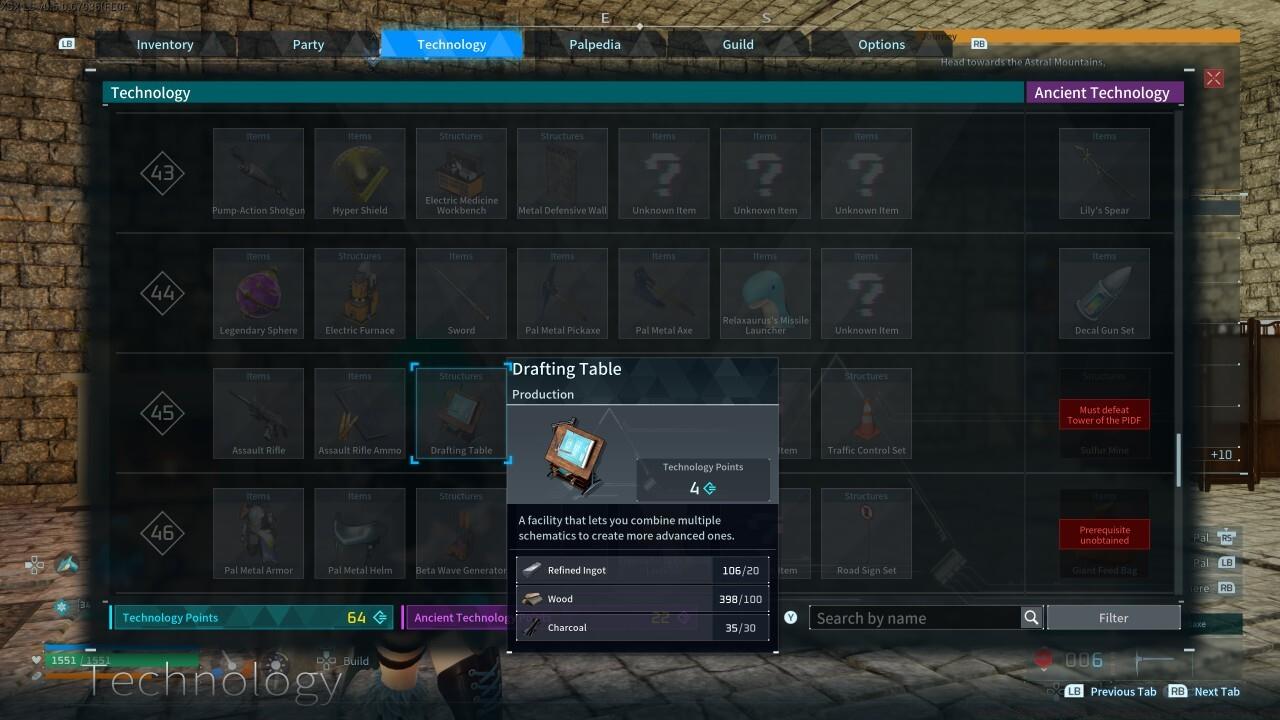
Task: Click the search magnifier icon
Action: [x=1032, y=617]
